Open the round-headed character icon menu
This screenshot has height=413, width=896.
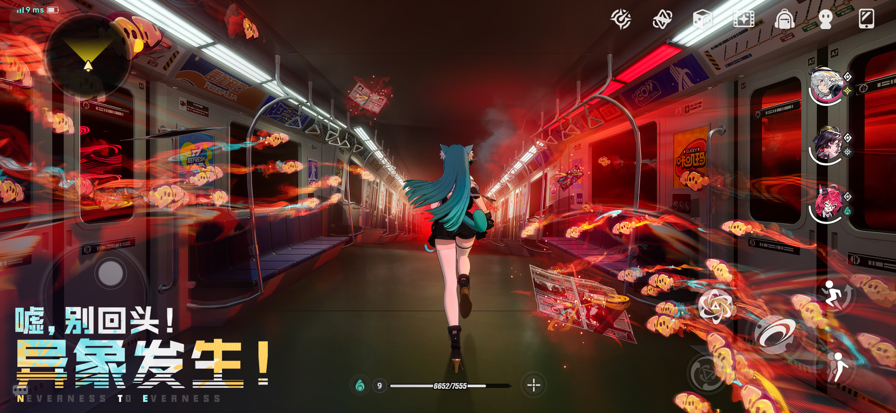click(825, 19)
